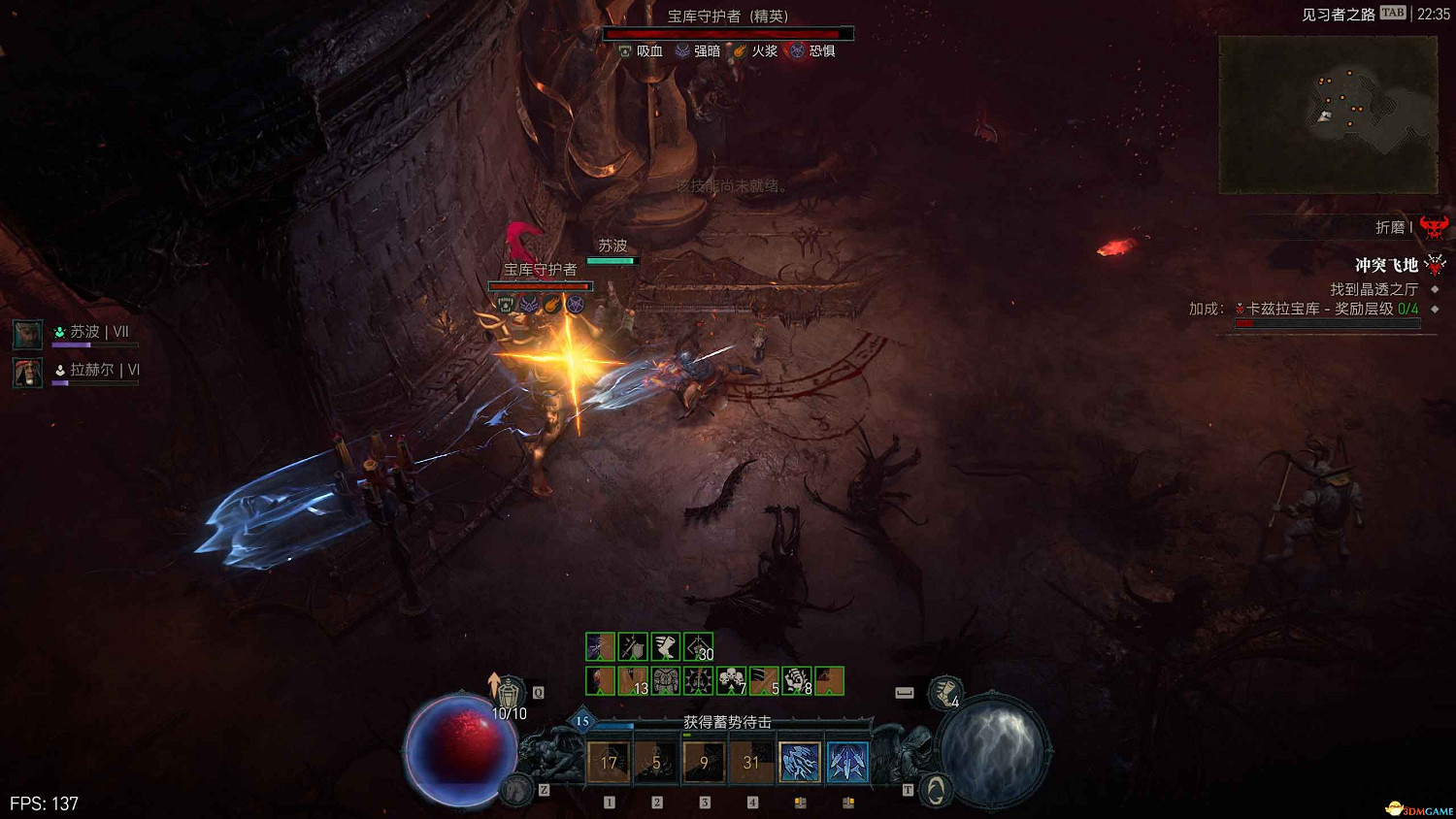Open the 冲突飞地 quest tracker entry
Viewport: 1456px width, 819px height.
pyautogui.click(x=1386, y=265)
